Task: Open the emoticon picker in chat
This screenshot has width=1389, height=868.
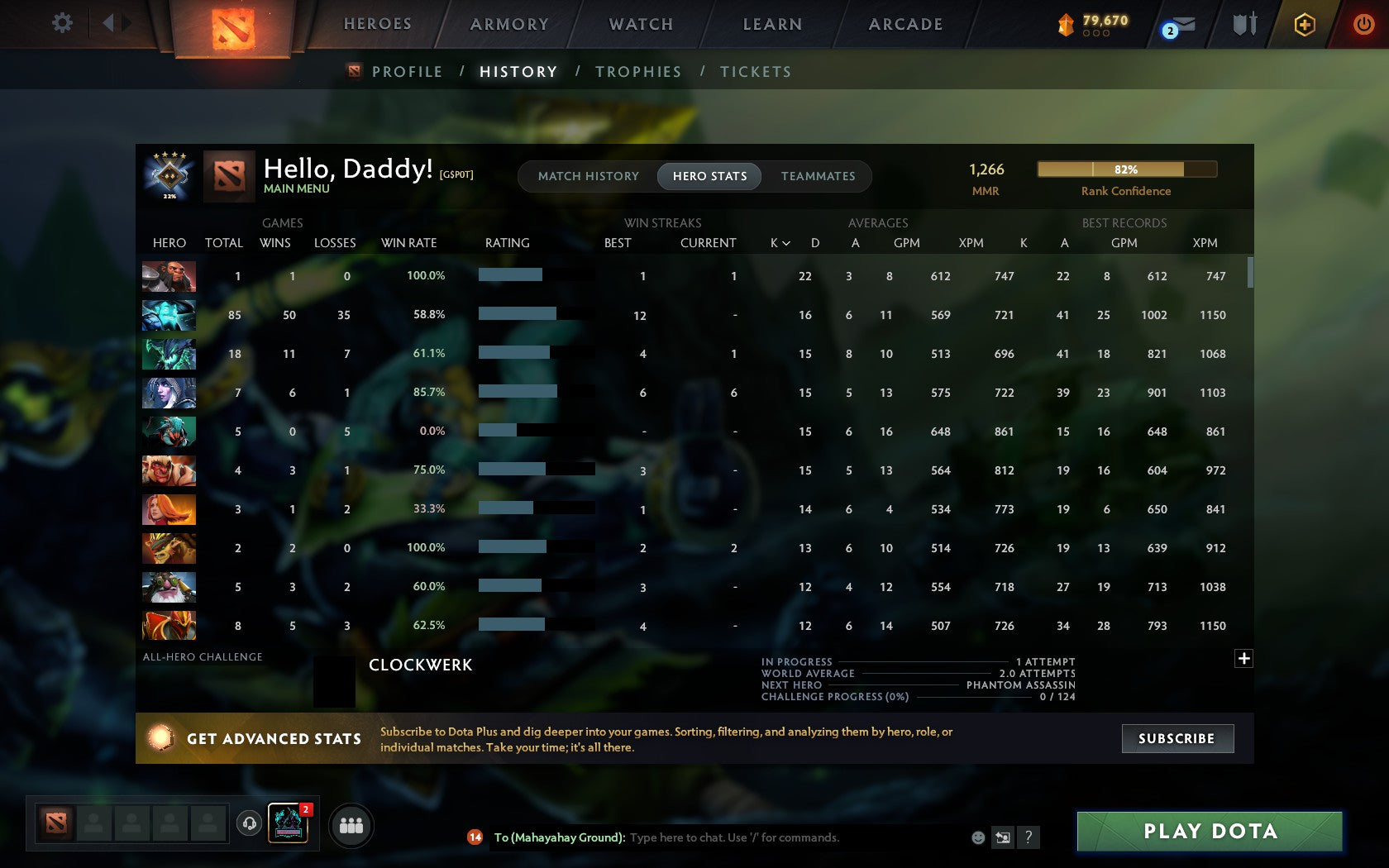Action: [x=979, y=837]
